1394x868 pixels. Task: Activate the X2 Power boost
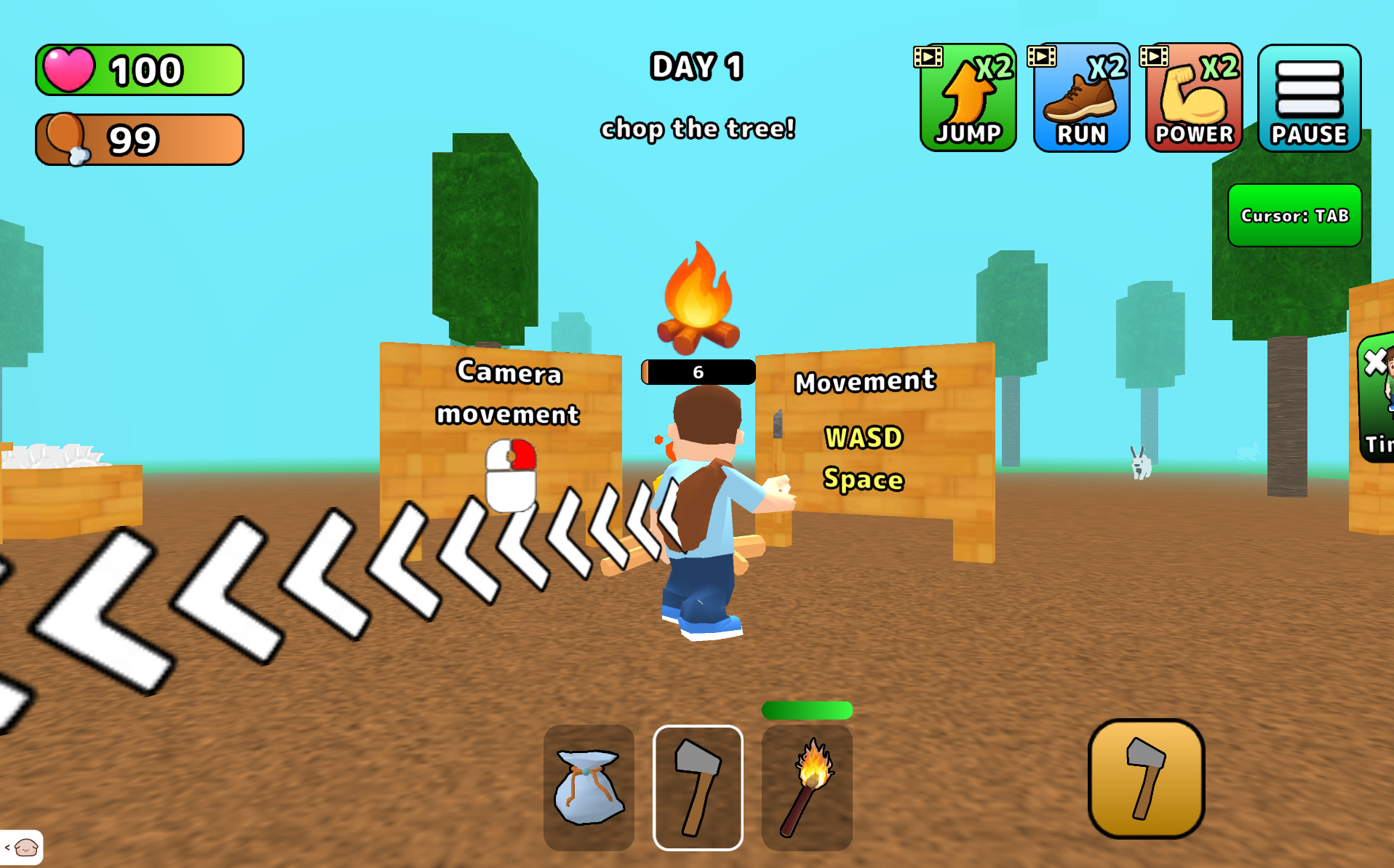click(x=1194, y=98)
